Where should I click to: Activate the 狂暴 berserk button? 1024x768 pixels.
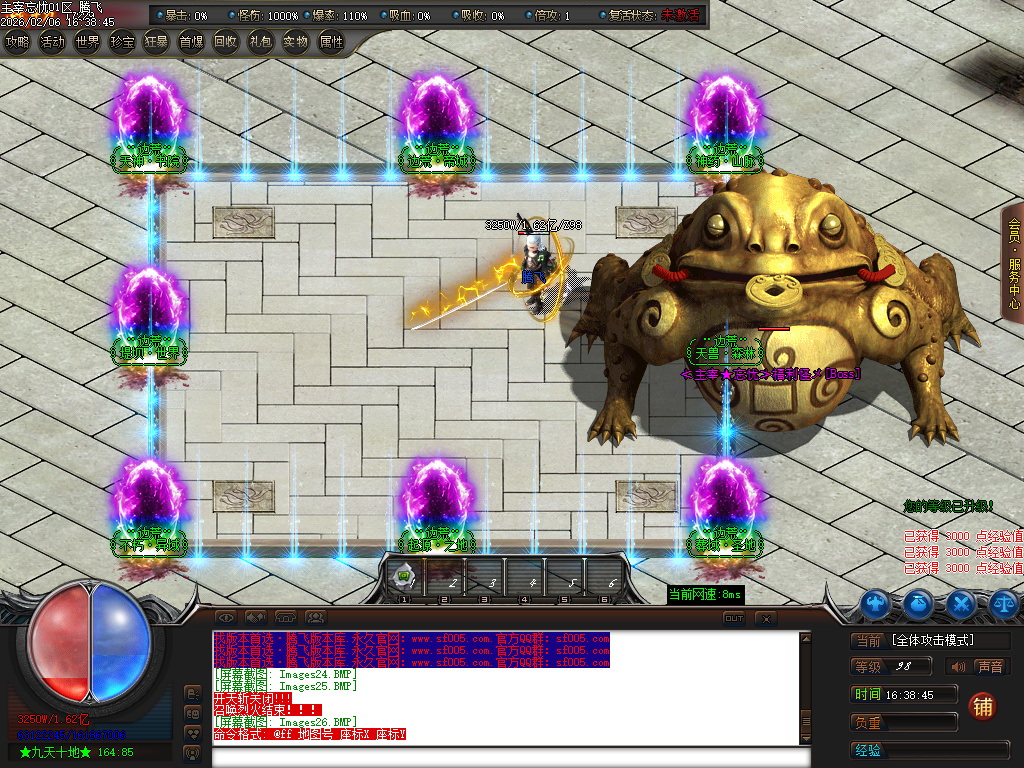[156, 42]
